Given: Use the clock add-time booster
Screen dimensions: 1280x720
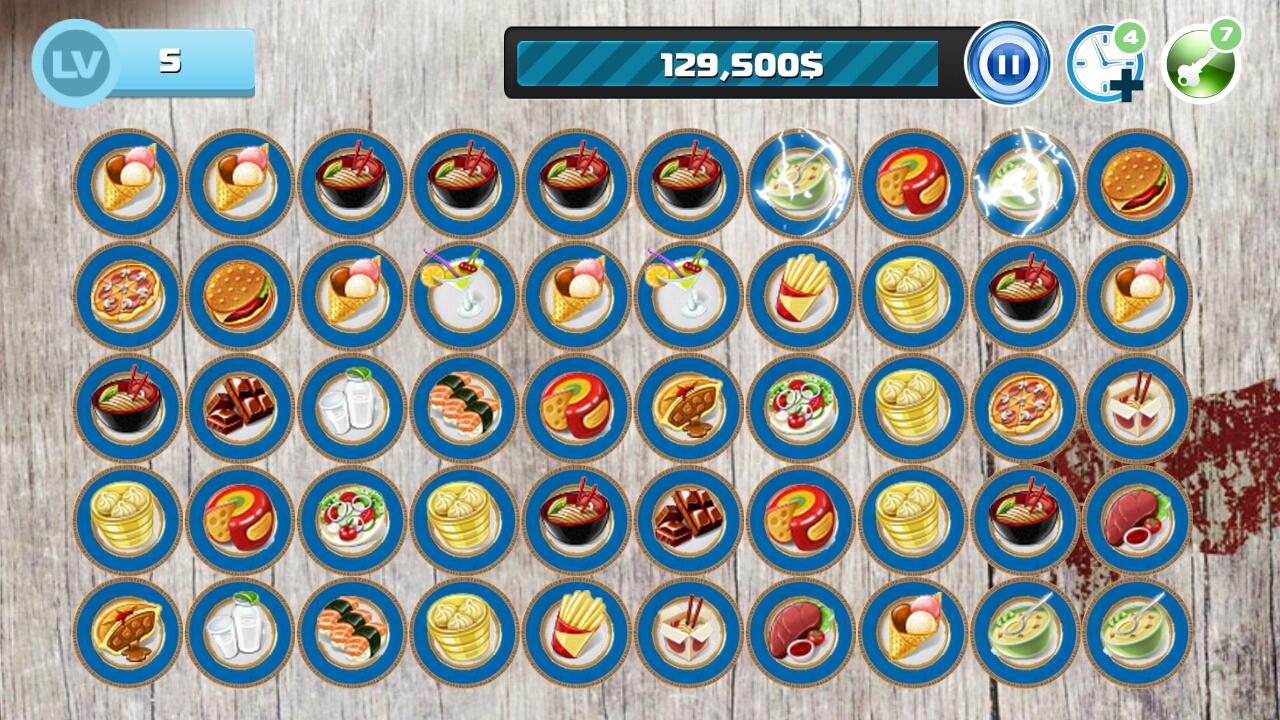Looking at the screenshot, I should click(1103, 65).
